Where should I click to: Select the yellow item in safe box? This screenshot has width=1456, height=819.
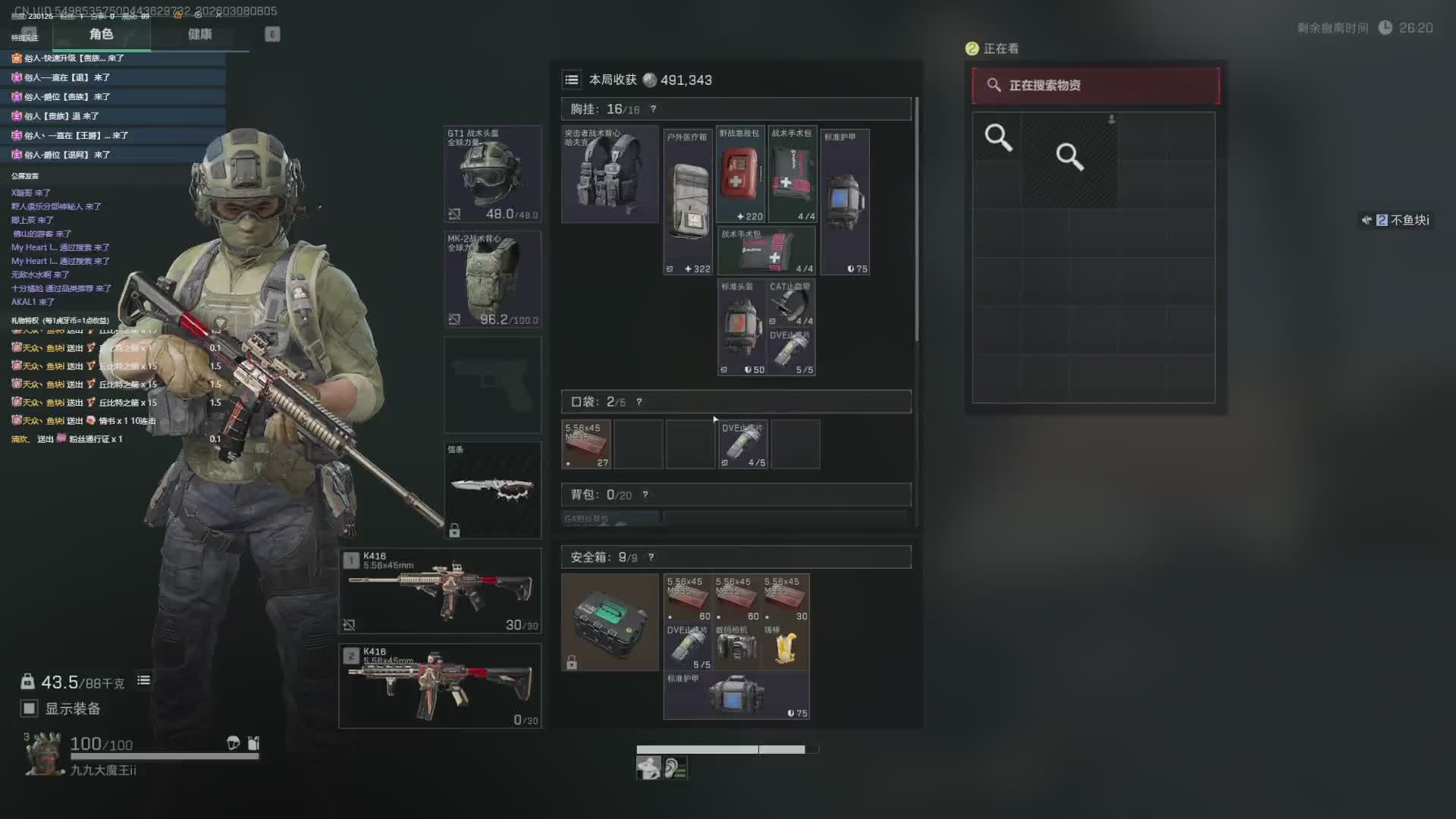tap(786, 646)
